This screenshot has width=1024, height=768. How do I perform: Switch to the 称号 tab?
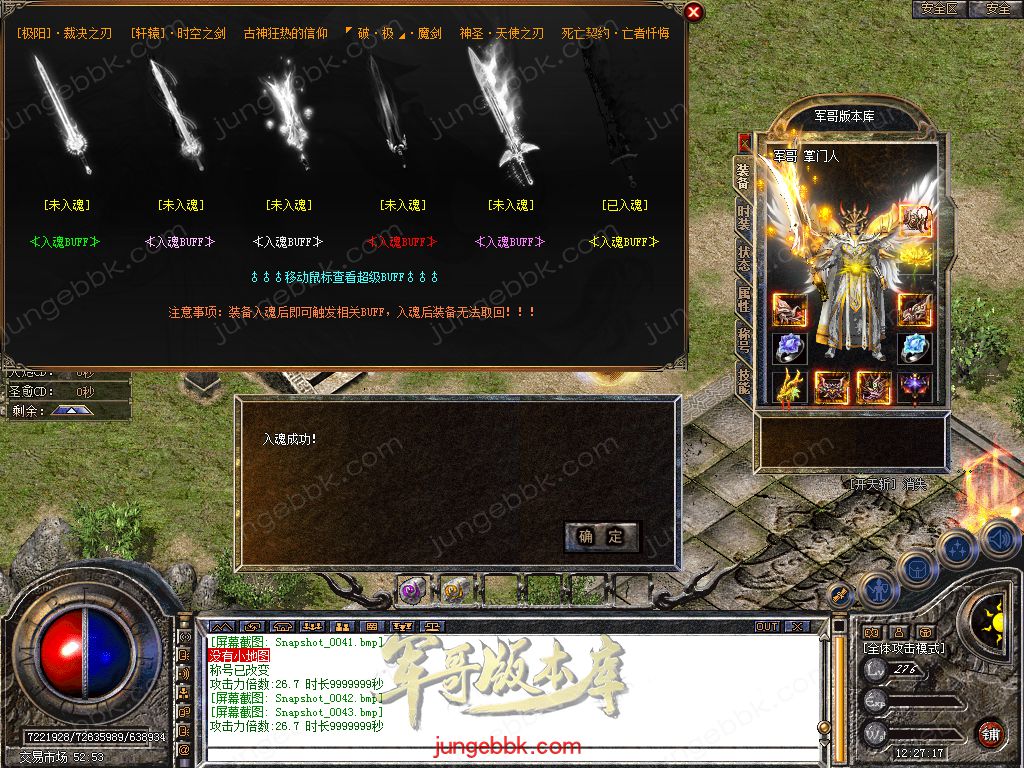click(x=743, y=340)
